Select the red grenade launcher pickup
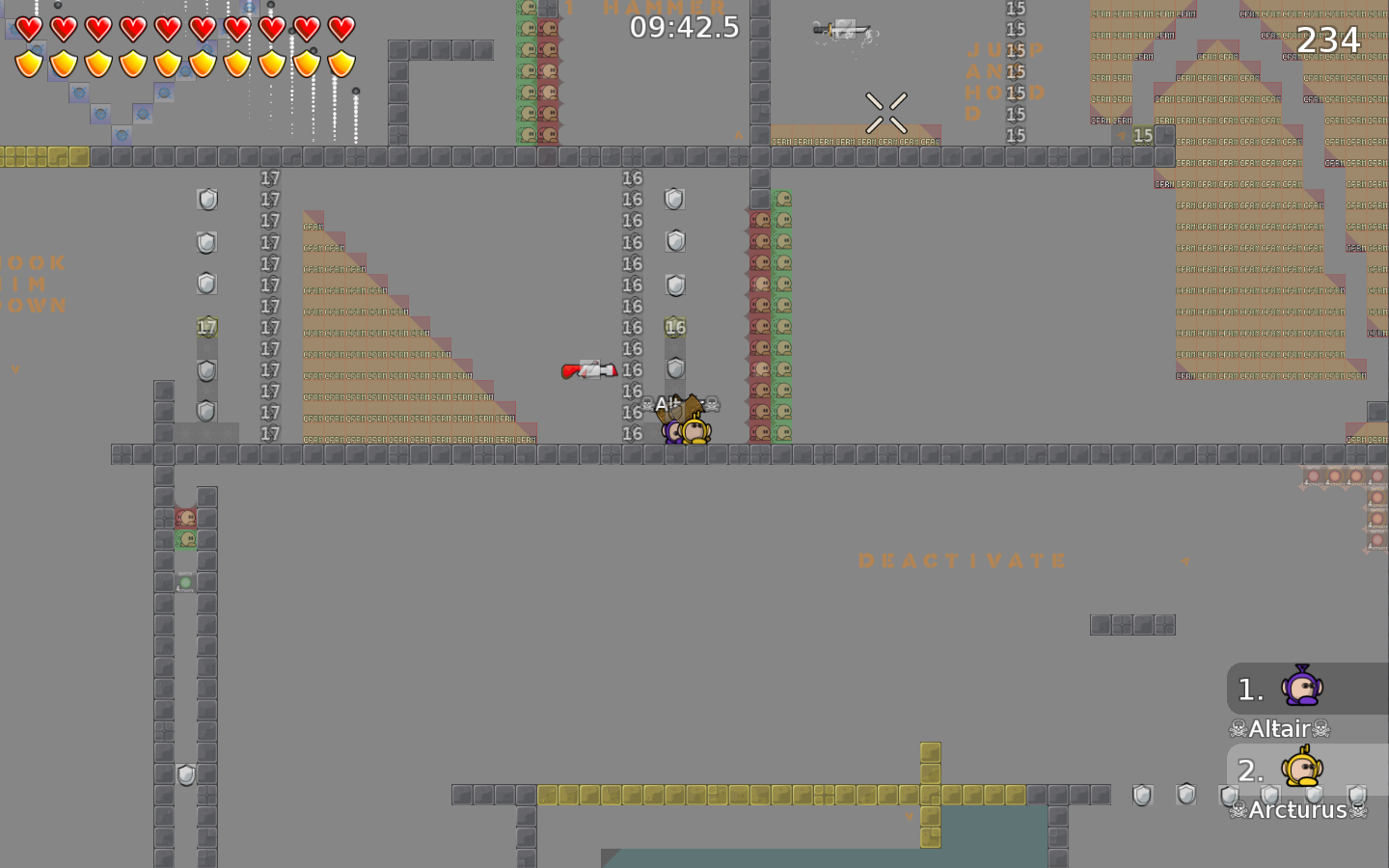 588,368
